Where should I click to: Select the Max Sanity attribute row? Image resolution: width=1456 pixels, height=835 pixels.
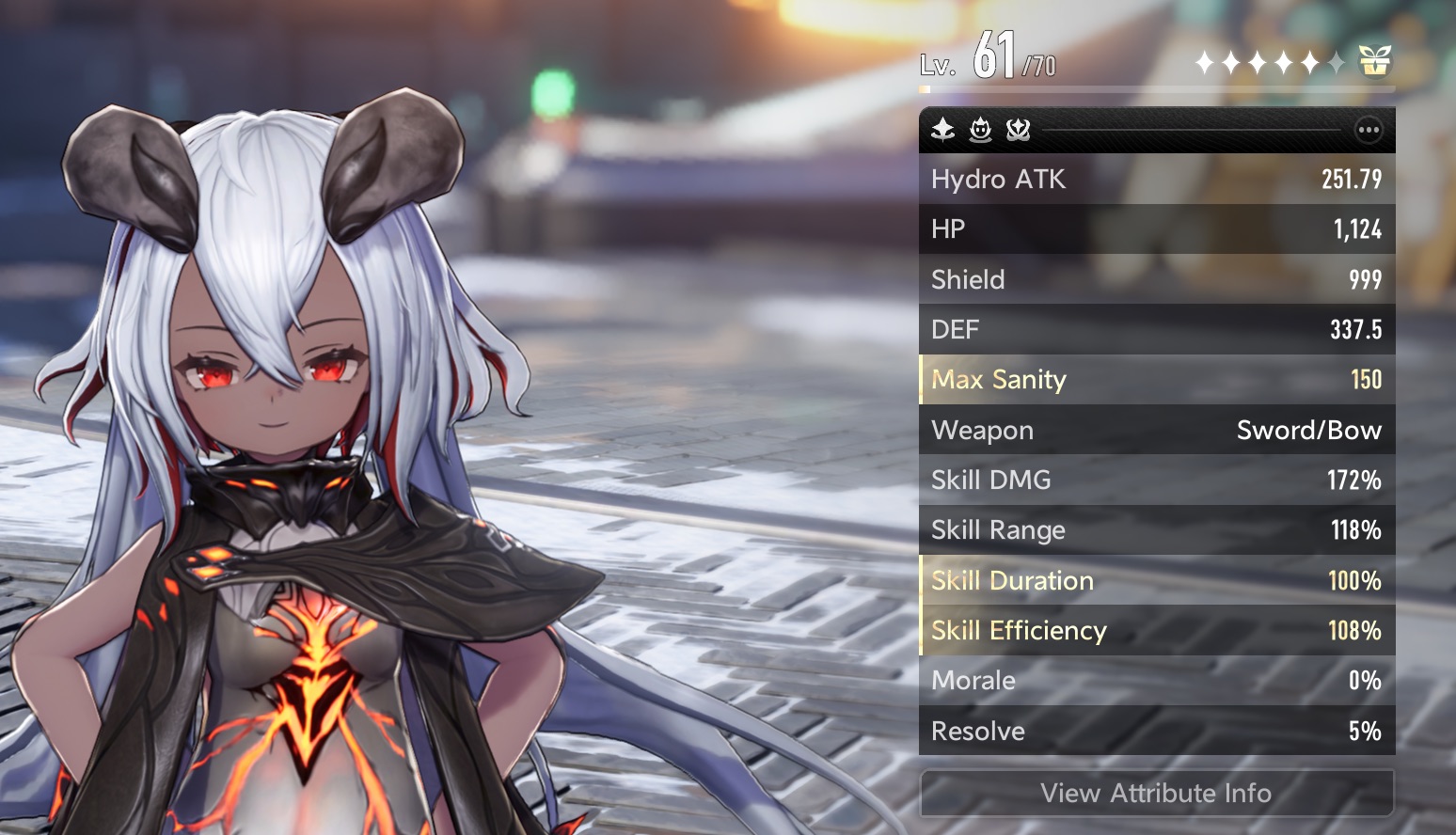[1156, 380]
